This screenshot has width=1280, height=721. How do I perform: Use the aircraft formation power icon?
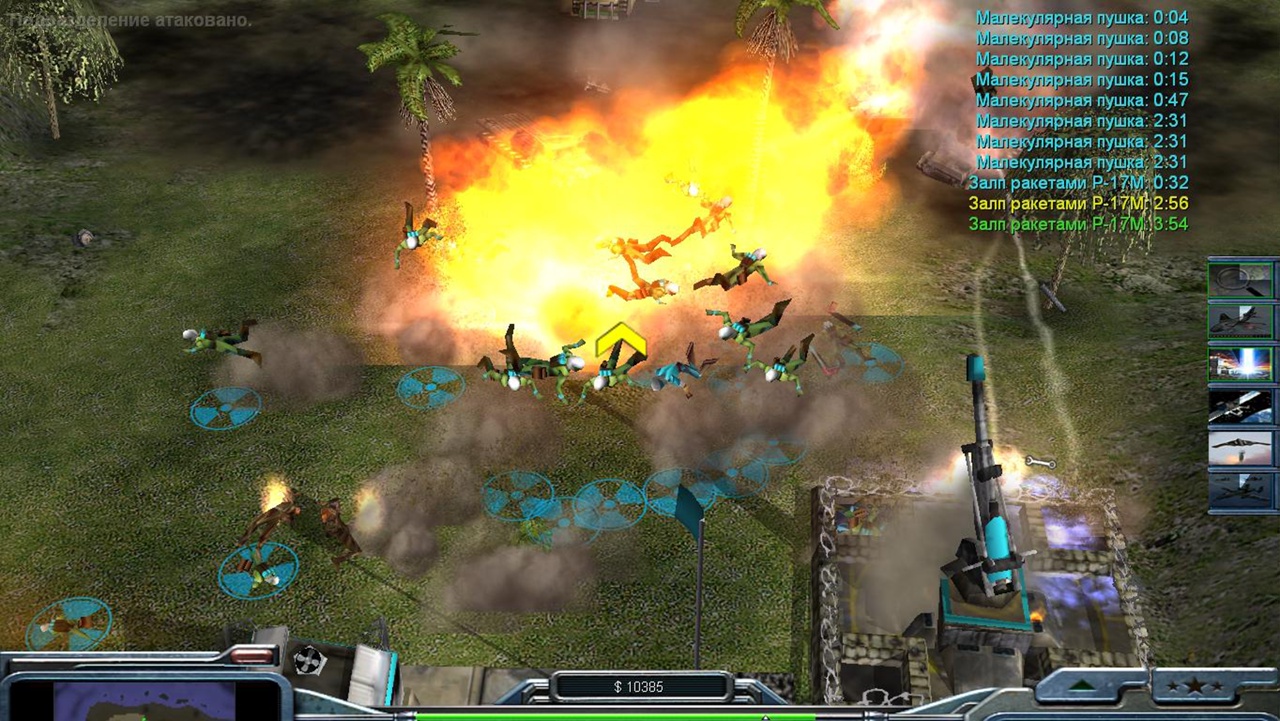pyautogui.click(x=1241, y=490)
